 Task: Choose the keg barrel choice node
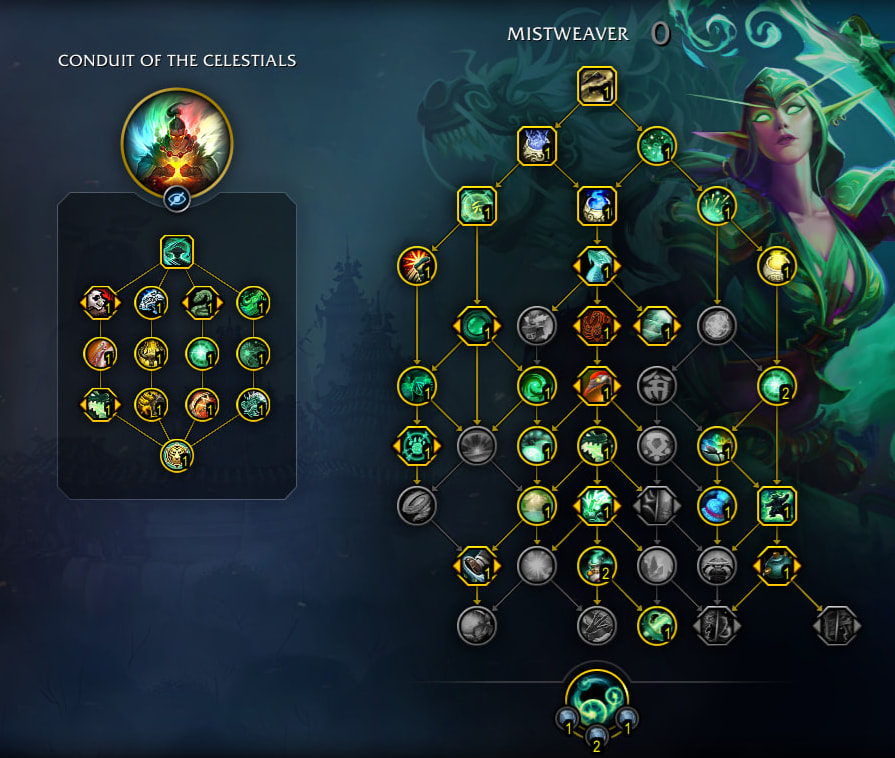[477, 566]
